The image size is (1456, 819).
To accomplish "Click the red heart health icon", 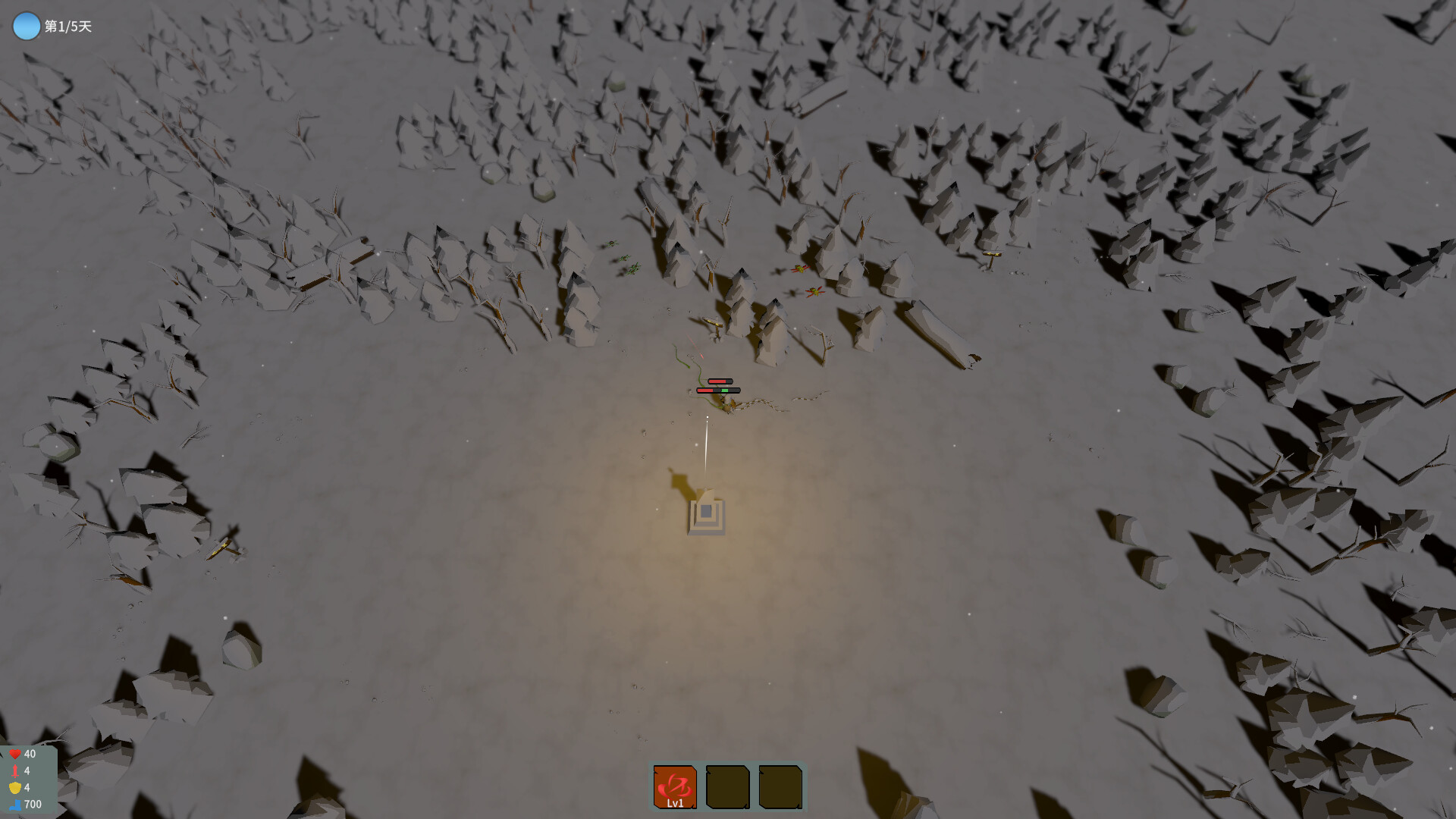I will coord(15,754).
